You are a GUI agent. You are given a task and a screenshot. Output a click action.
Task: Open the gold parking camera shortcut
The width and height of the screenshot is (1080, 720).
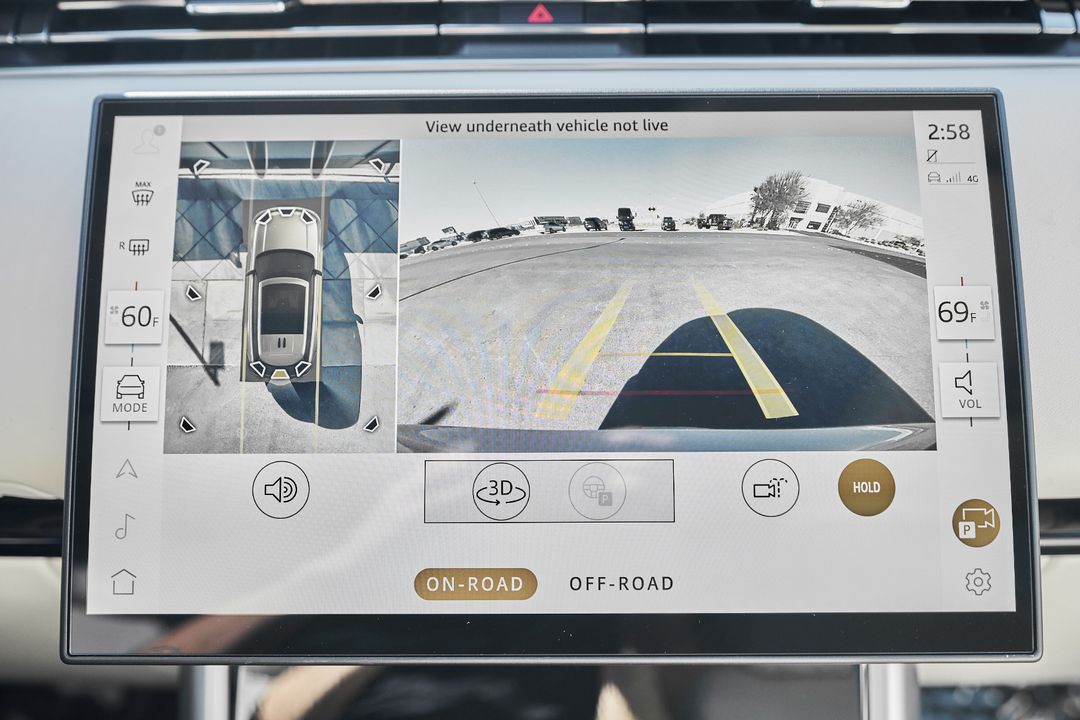click(976, 523)
